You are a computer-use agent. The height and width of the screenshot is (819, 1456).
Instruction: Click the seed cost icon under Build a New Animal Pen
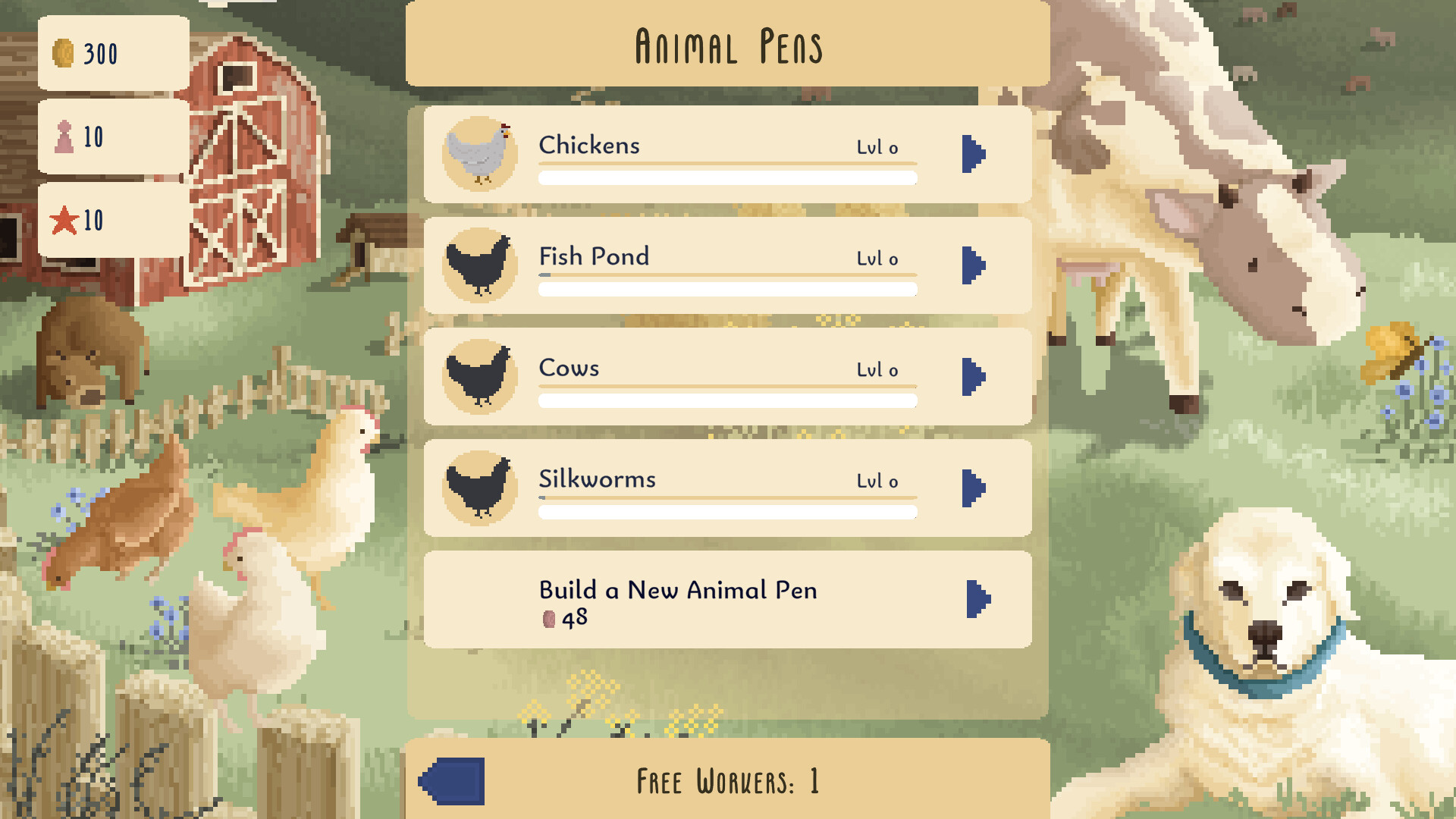tap(548, 618)
